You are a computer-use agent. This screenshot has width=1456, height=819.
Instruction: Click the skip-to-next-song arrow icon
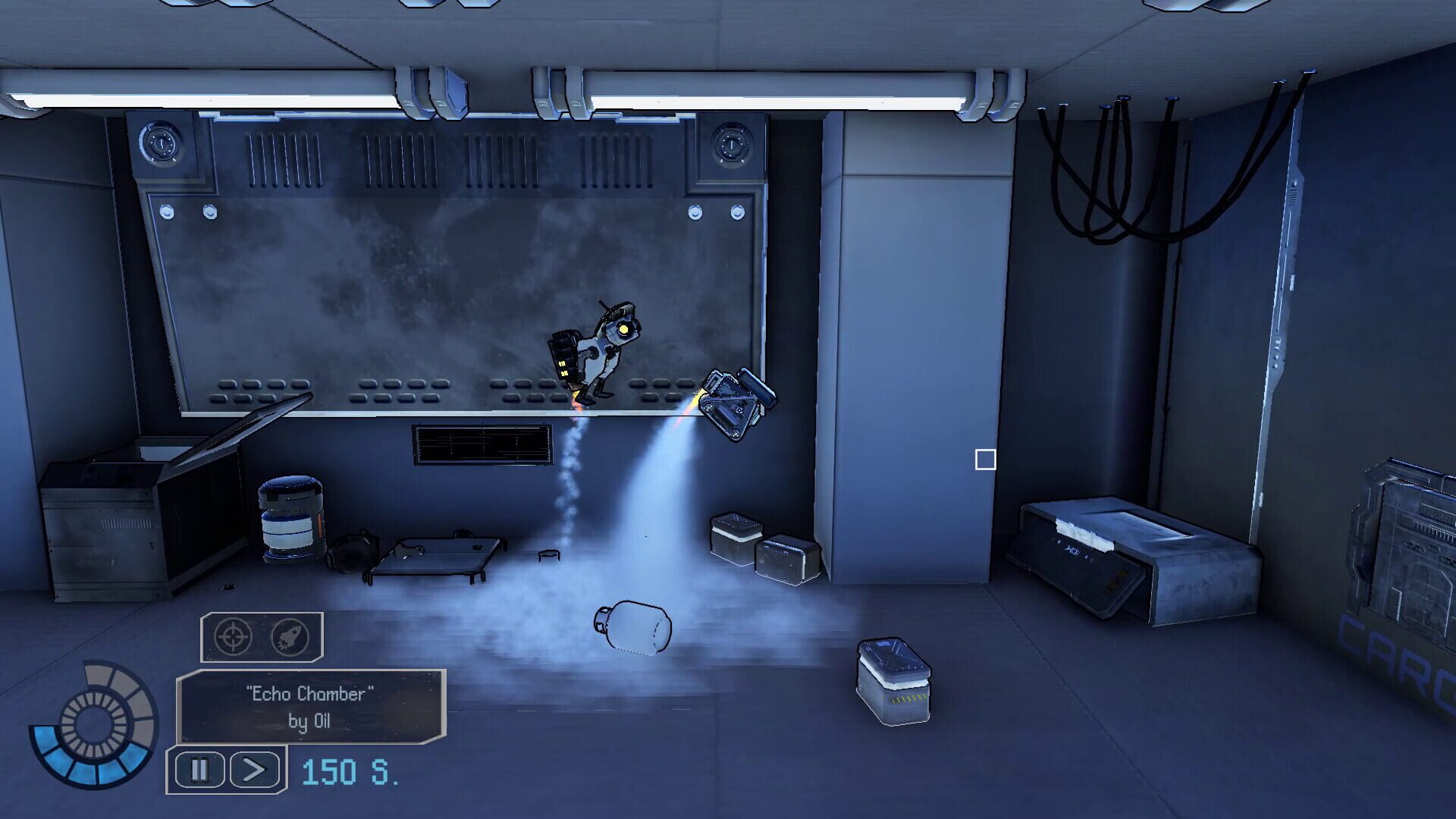pos(254,768)
